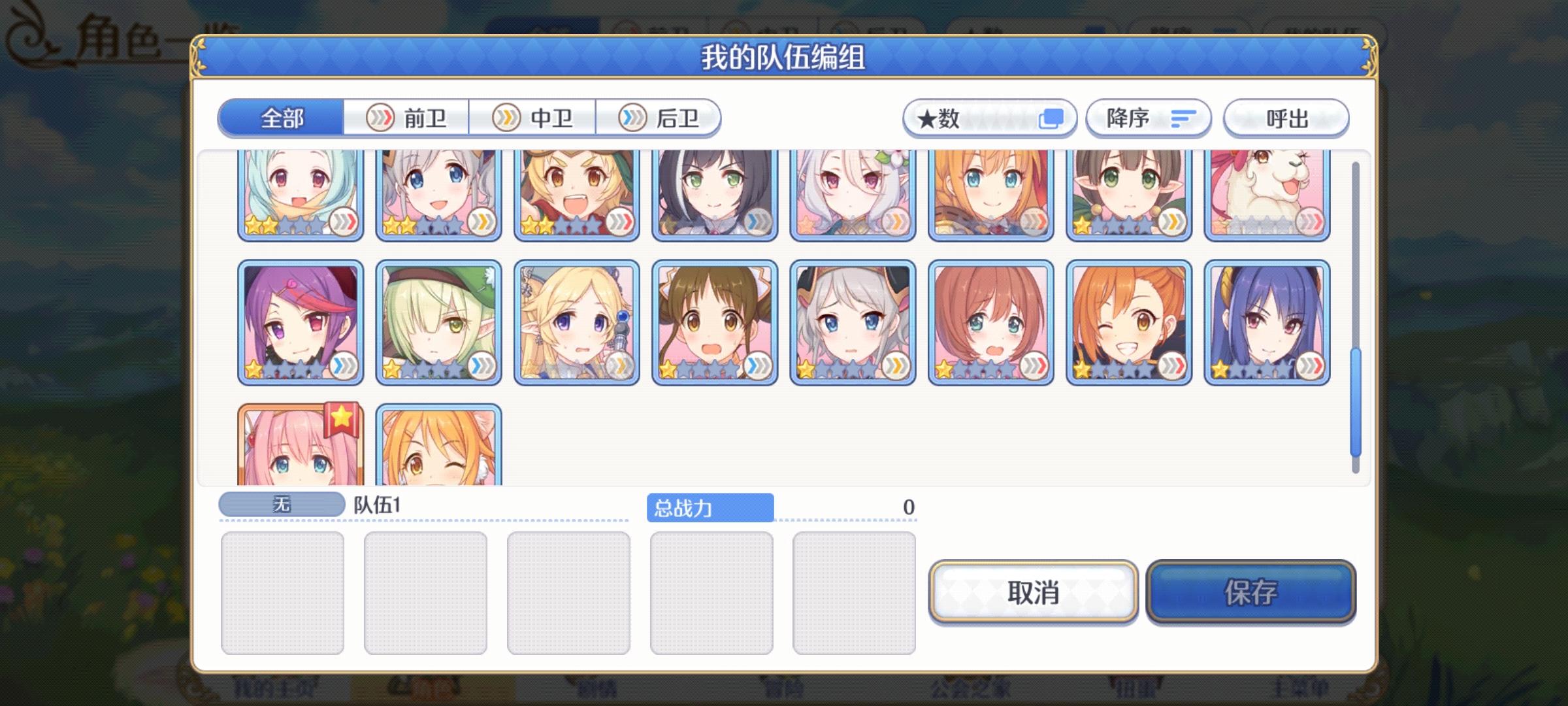Viewport: 1568px width, 706px height.
Task: Toggle the 降序 descending sort order
Action: [1148, 118]
